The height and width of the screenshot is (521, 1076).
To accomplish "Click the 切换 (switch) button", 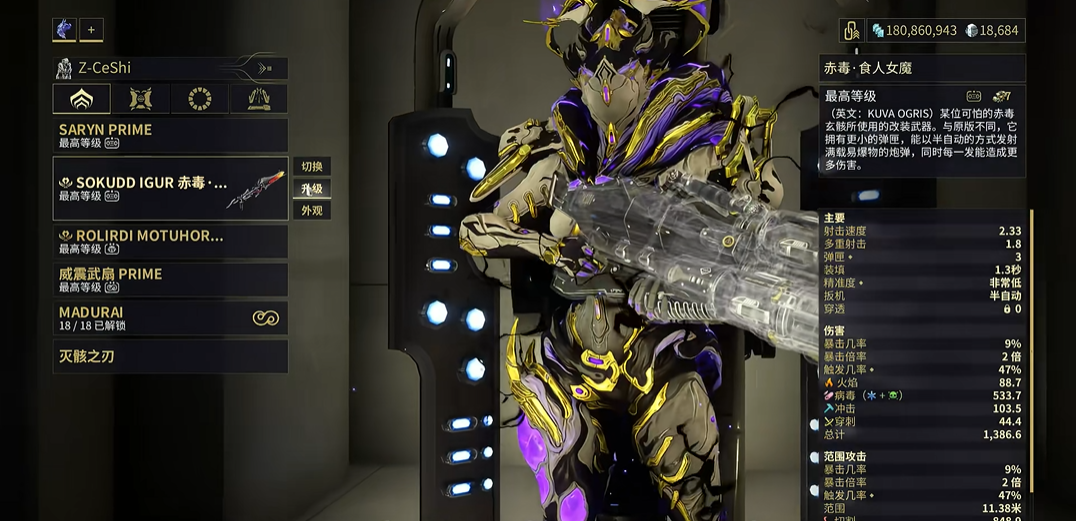I will tap(311, 166).
